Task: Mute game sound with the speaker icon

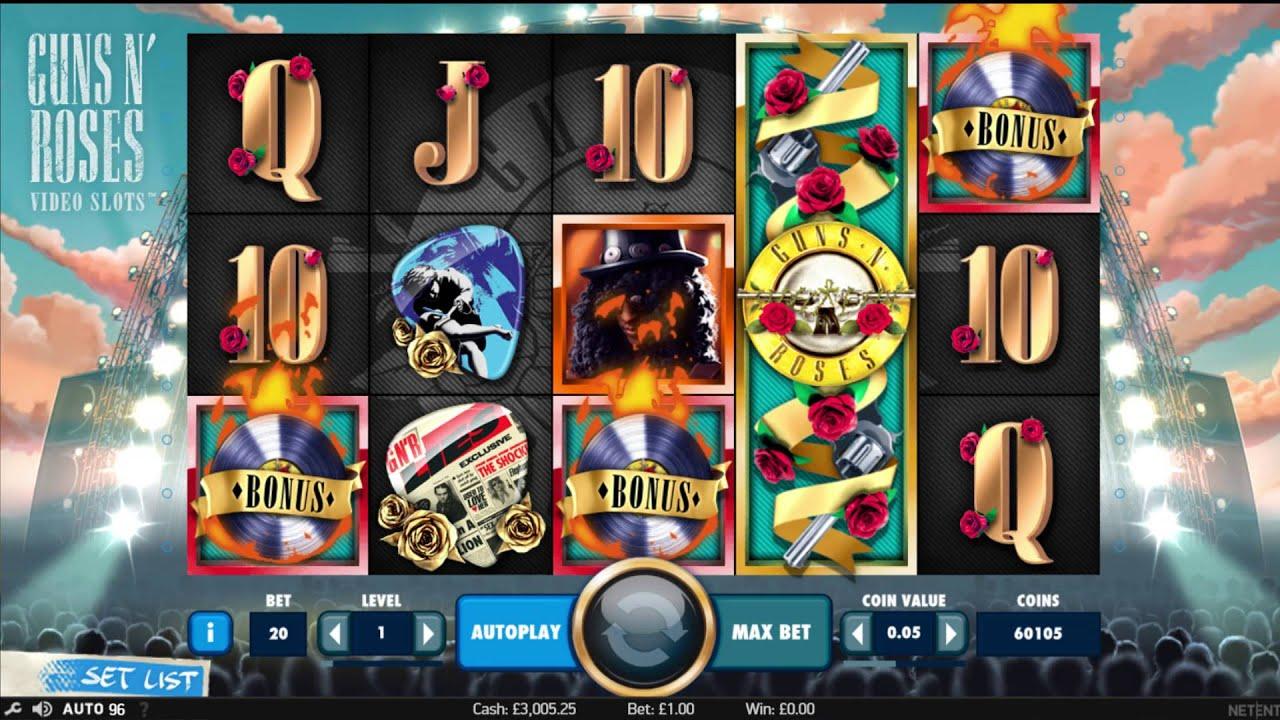Action: point(42,708)
